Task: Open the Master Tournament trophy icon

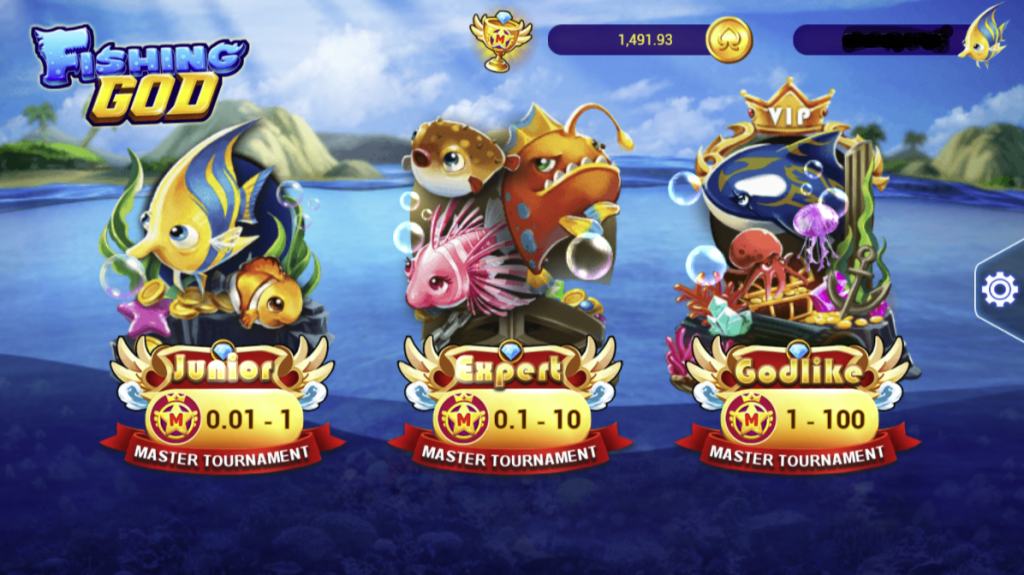Action: click(494, 41)
